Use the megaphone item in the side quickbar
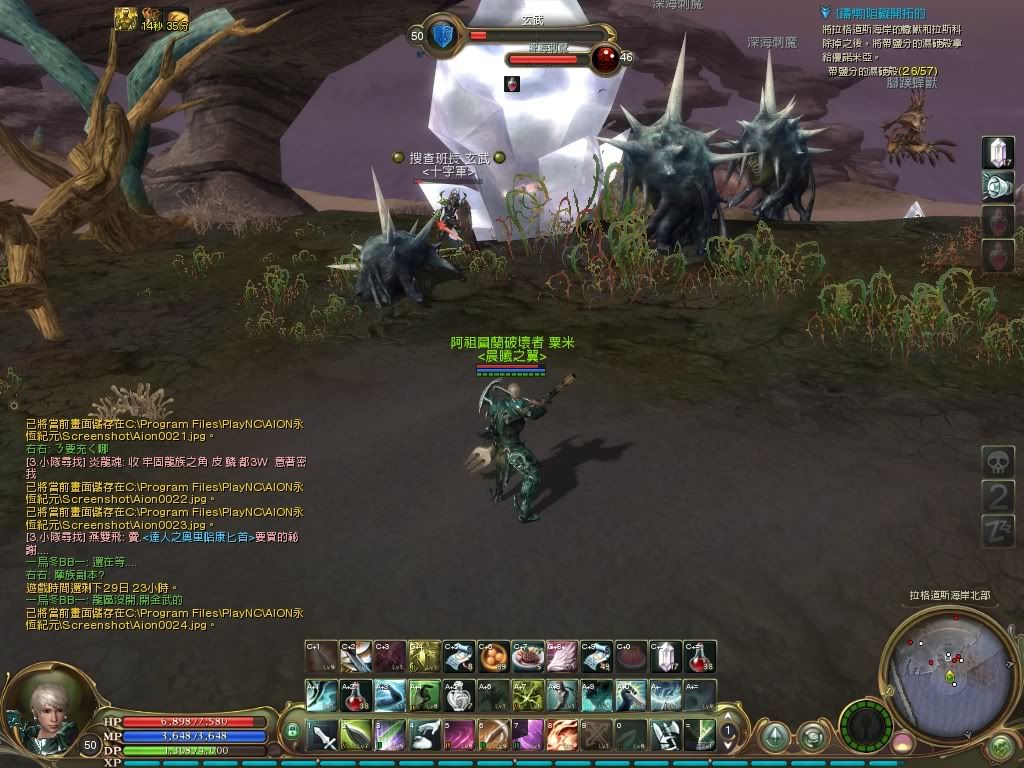Viewport: 1024px width, 768px height. (998, 186)
